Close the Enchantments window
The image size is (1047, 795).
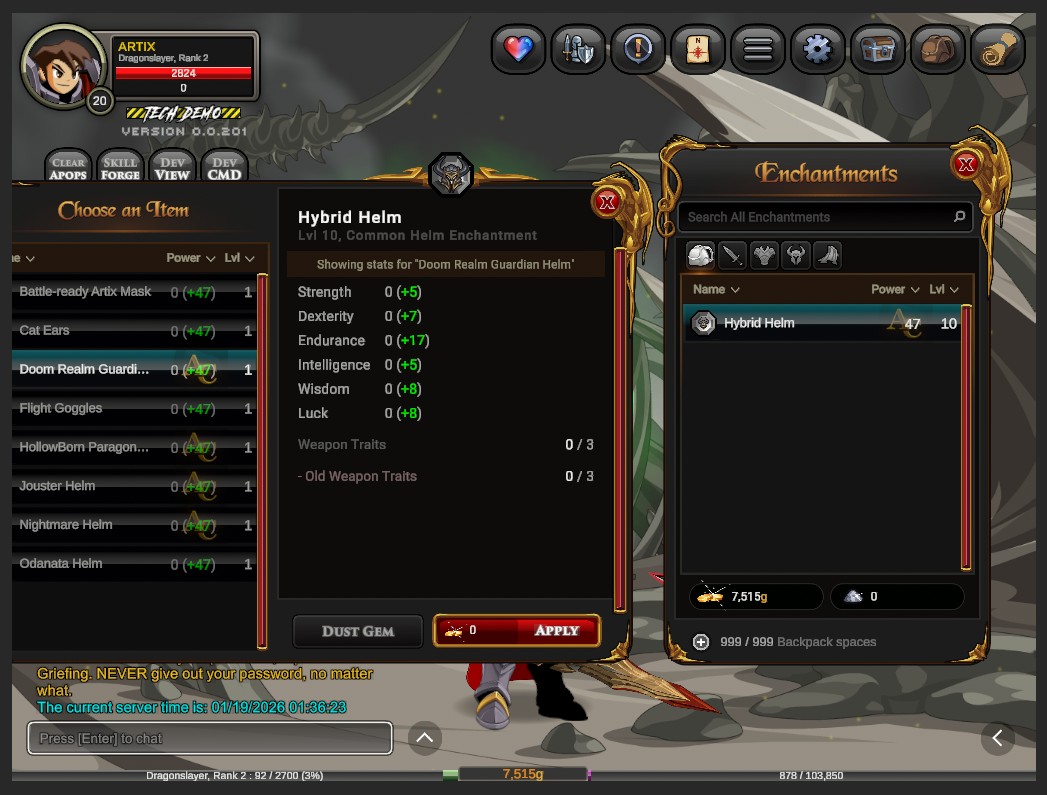coord(965,165)
